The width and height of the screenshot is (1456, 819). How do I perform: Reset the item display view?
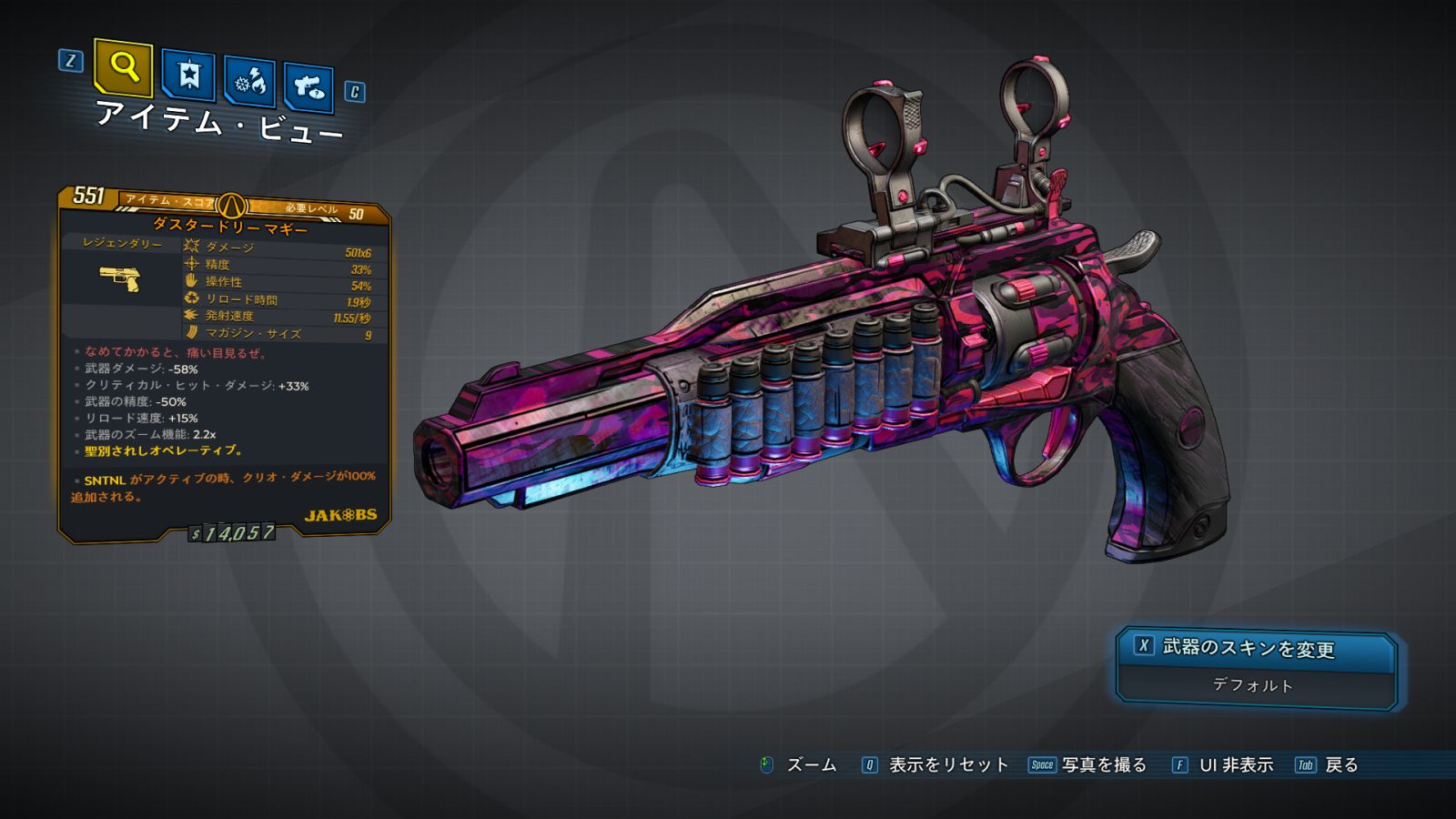coord(935,765)
